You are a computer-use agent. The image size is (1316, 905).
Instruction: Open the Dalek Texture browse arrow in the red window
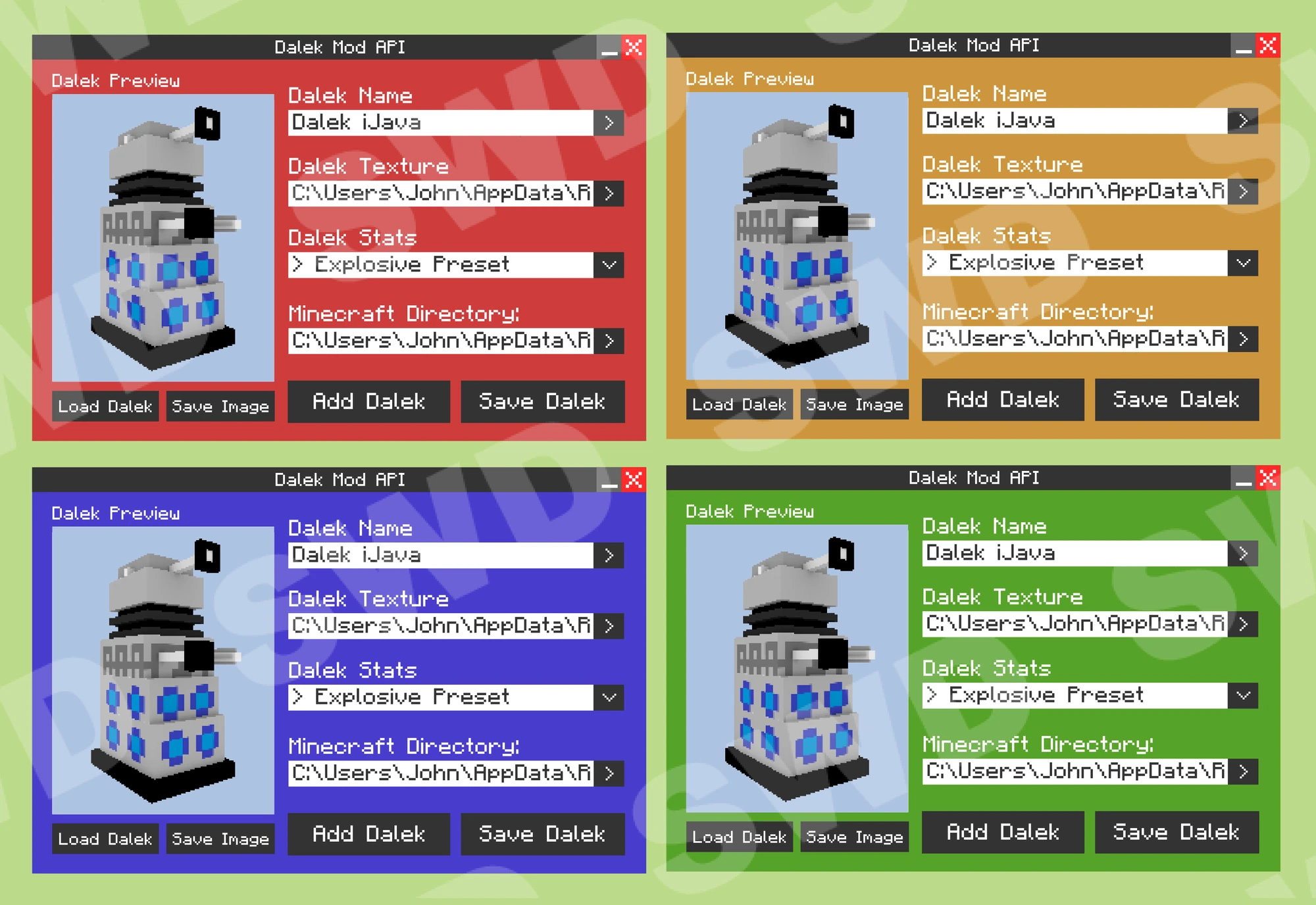tap(611, 193)
